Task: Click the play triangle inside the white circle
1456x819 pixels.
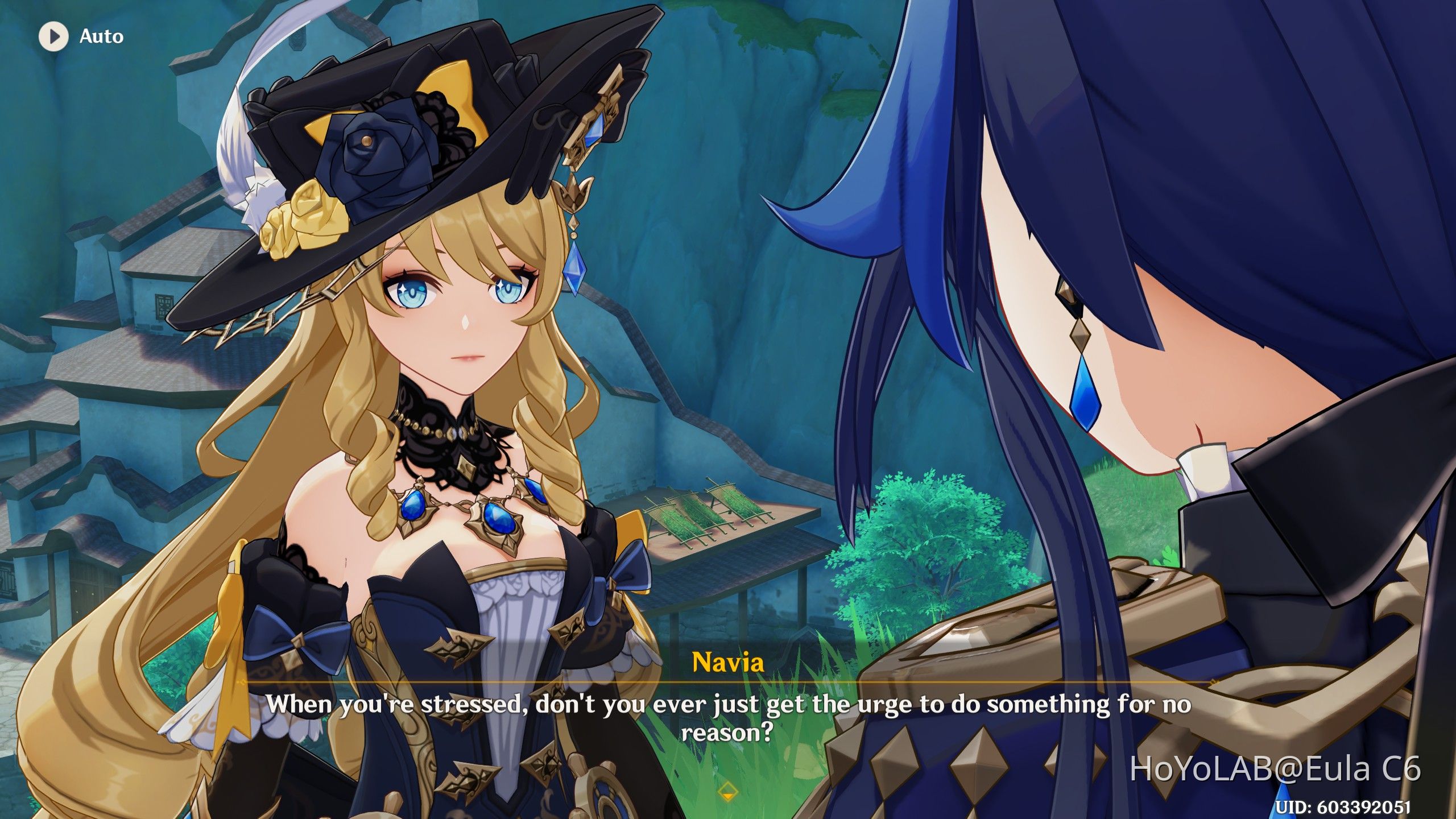Action: [x=55, y=36]
